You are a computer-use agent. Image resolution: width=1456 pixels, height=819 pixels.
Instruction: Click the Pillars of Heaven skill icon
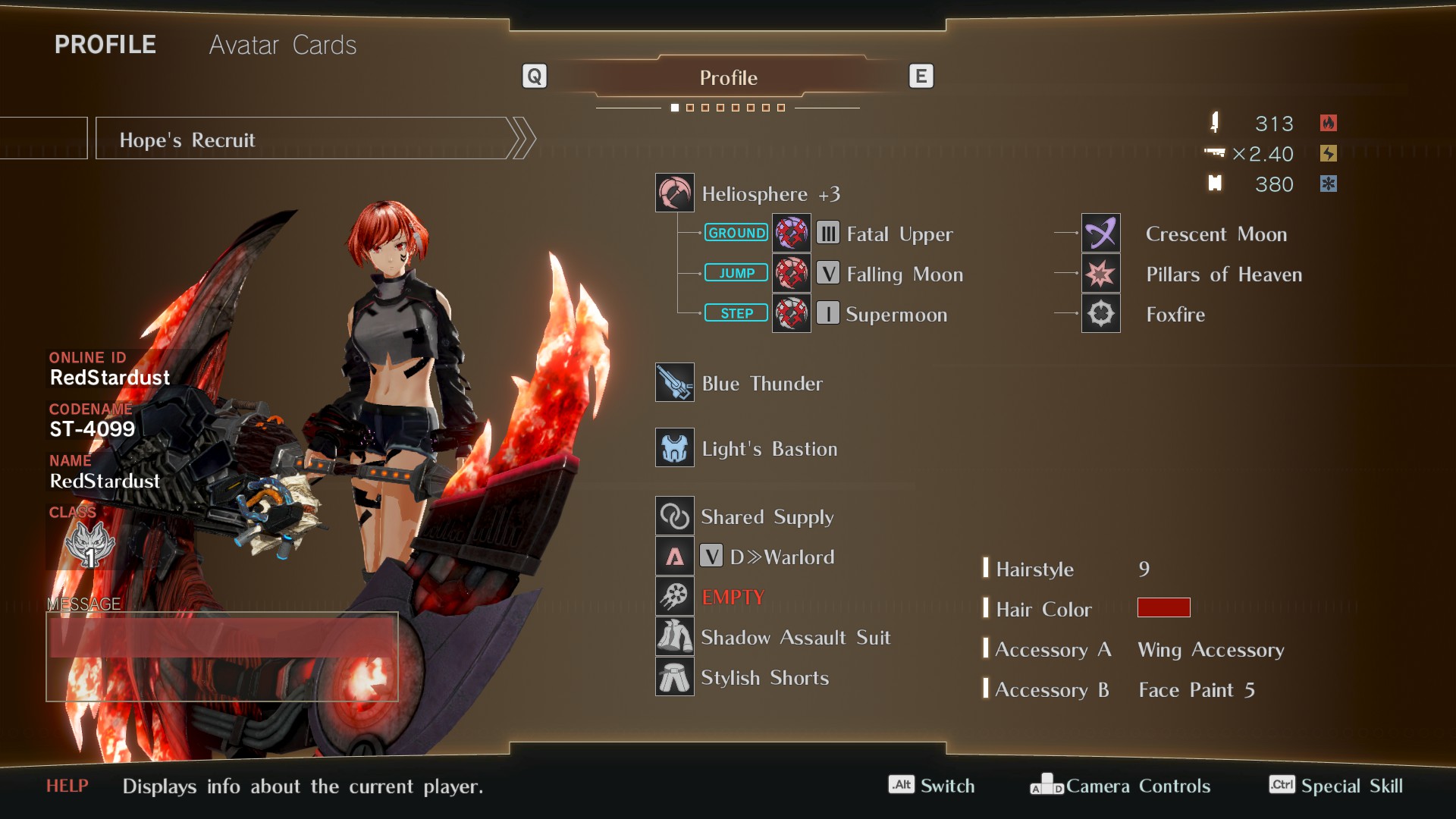[x=1101, y=273]
